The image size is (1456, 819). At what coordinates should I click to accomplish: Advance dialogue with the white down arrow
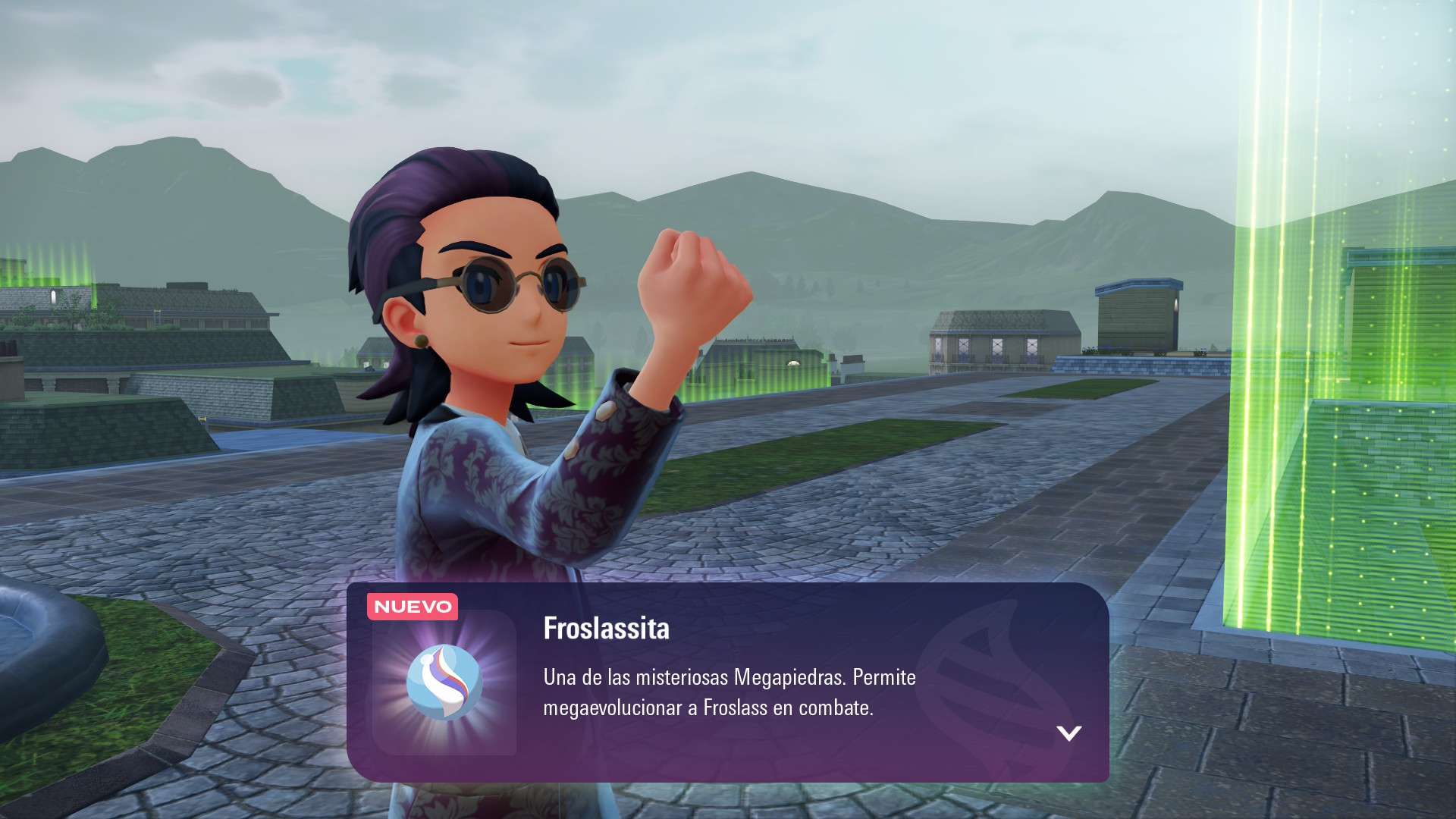1068,733
